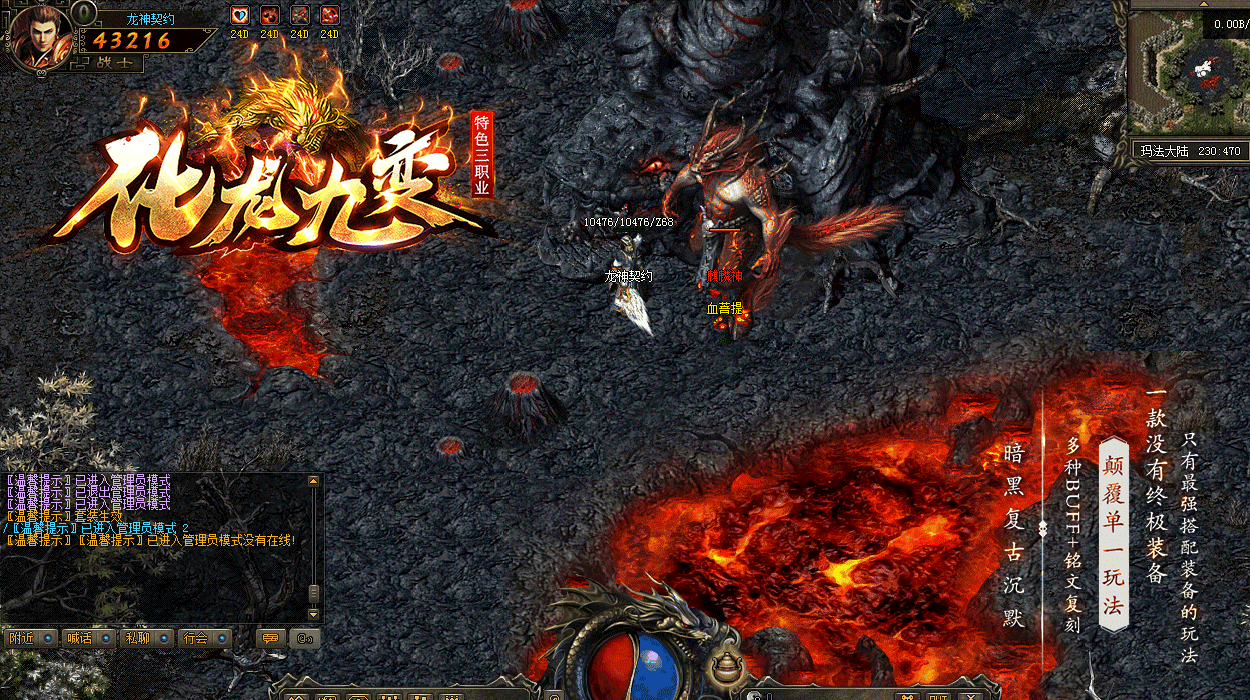Open the minimap of 玛法大陆
1250x700 pixels.
1188,77
